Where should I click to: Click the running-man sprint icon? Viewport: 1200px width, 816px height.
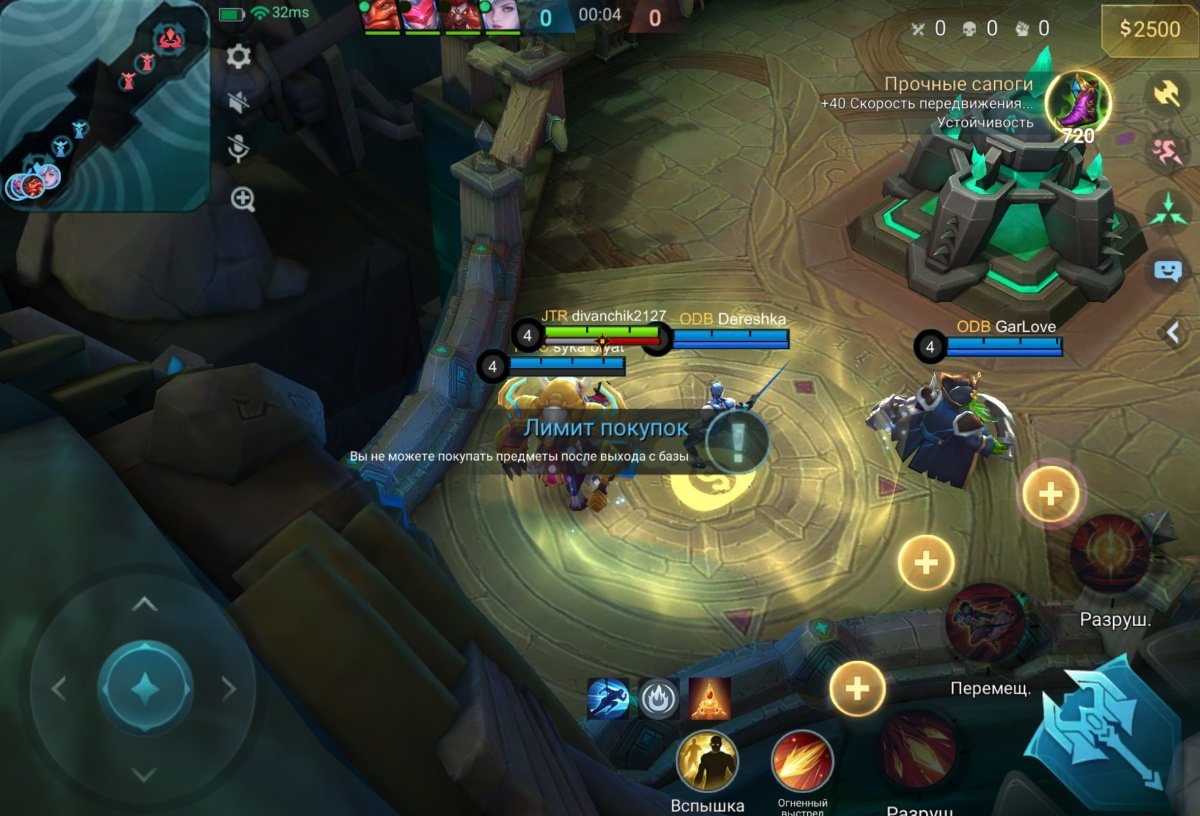point(607,699)
